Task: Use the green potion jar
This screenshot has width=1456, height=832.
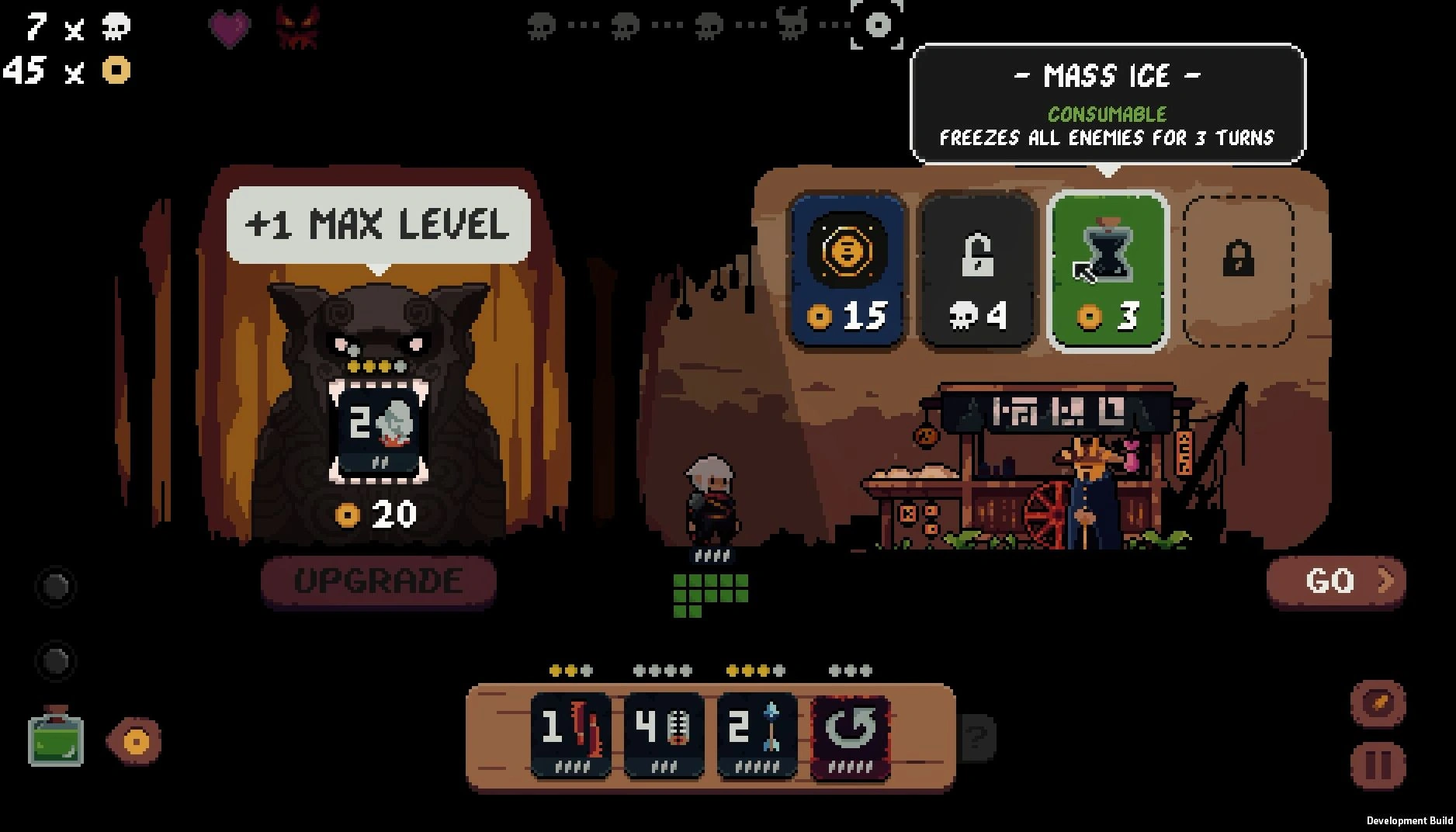Action: [x=56, y=739]
